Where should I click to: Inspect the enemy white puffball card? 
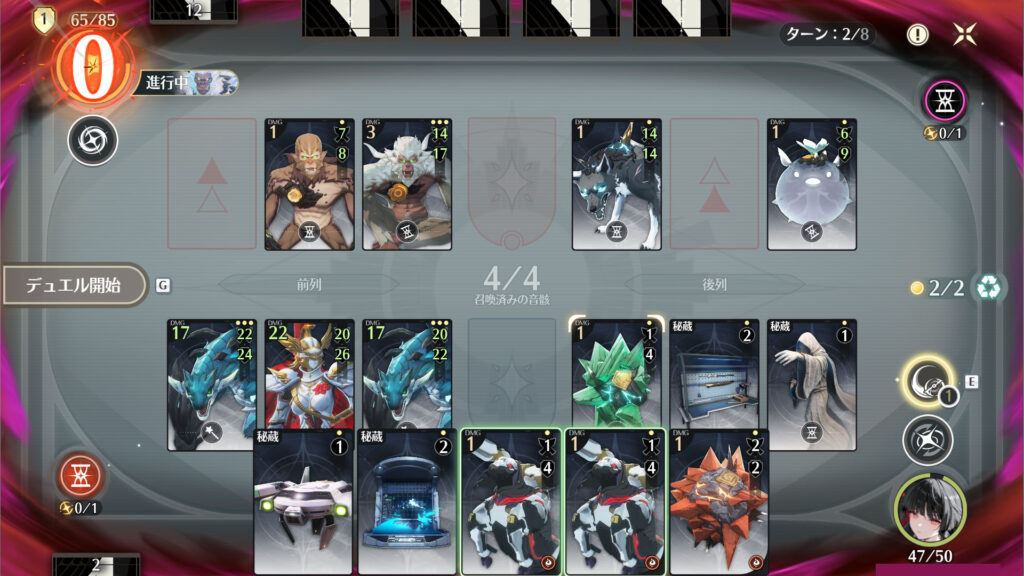(812, 184)
